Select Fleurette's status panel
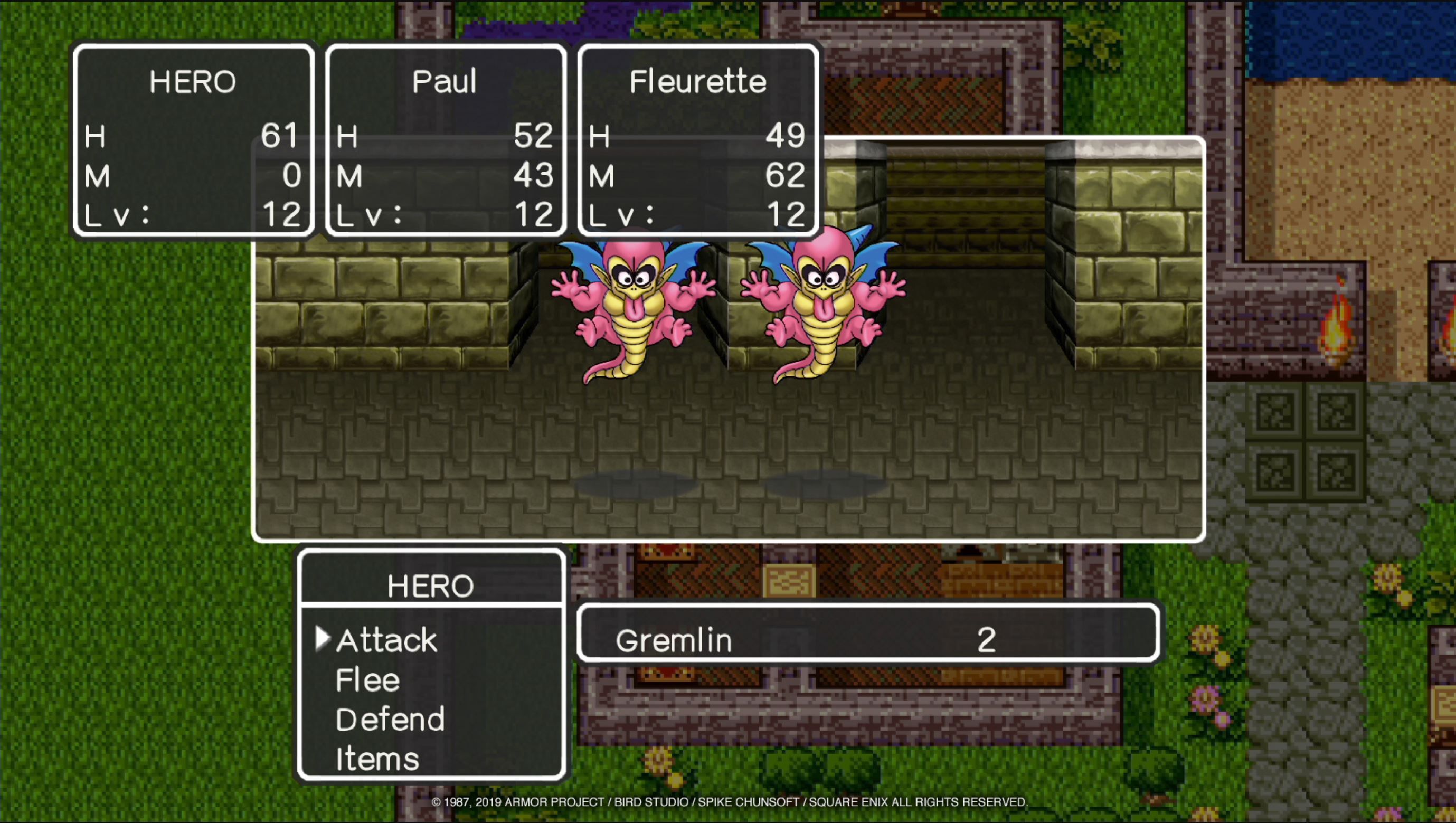The height and width of the screenshot is (823, 1456). point(696,141)
